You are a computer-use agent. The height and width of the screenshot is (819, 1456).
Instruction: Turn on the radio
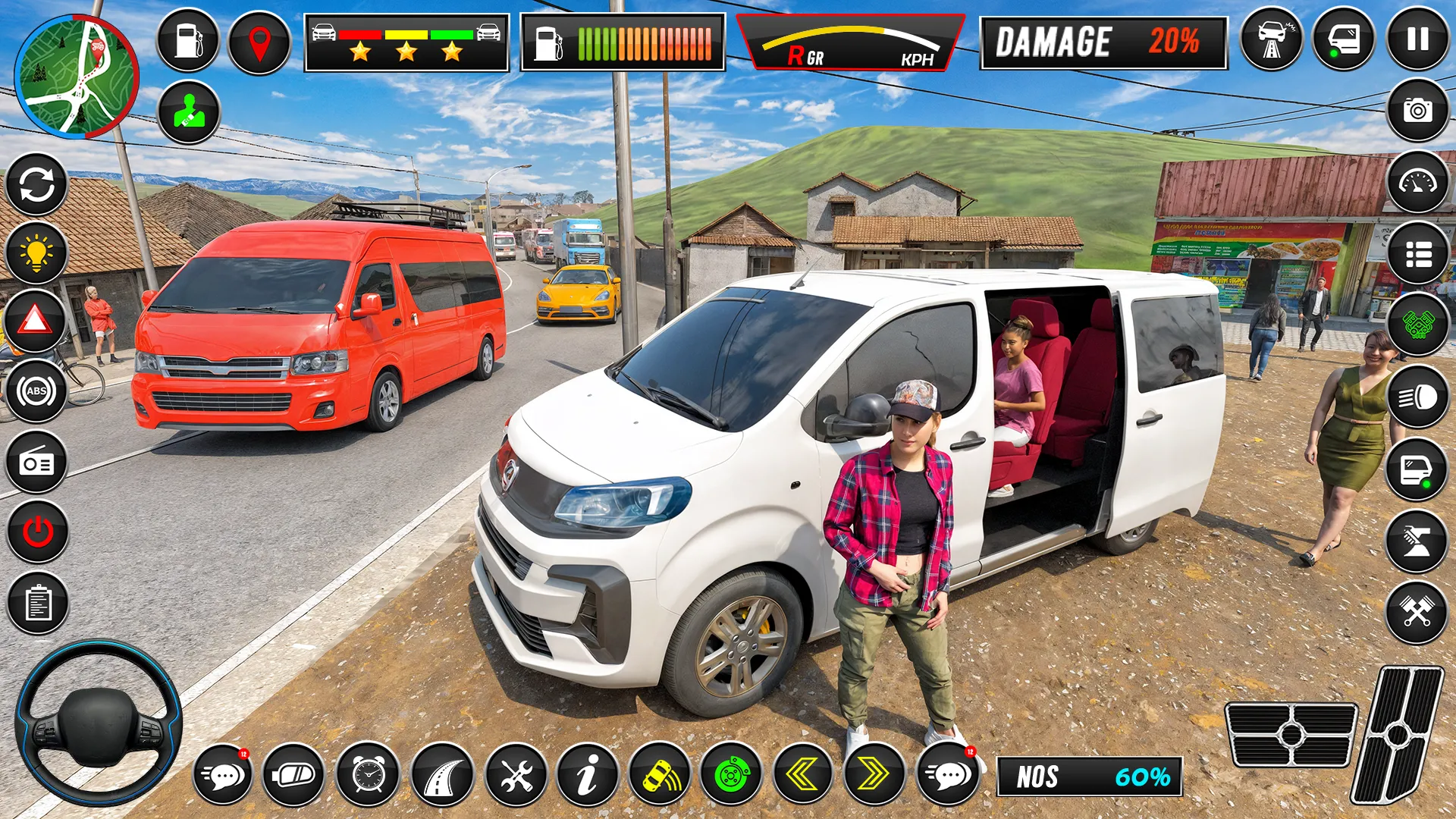point(36,462)
